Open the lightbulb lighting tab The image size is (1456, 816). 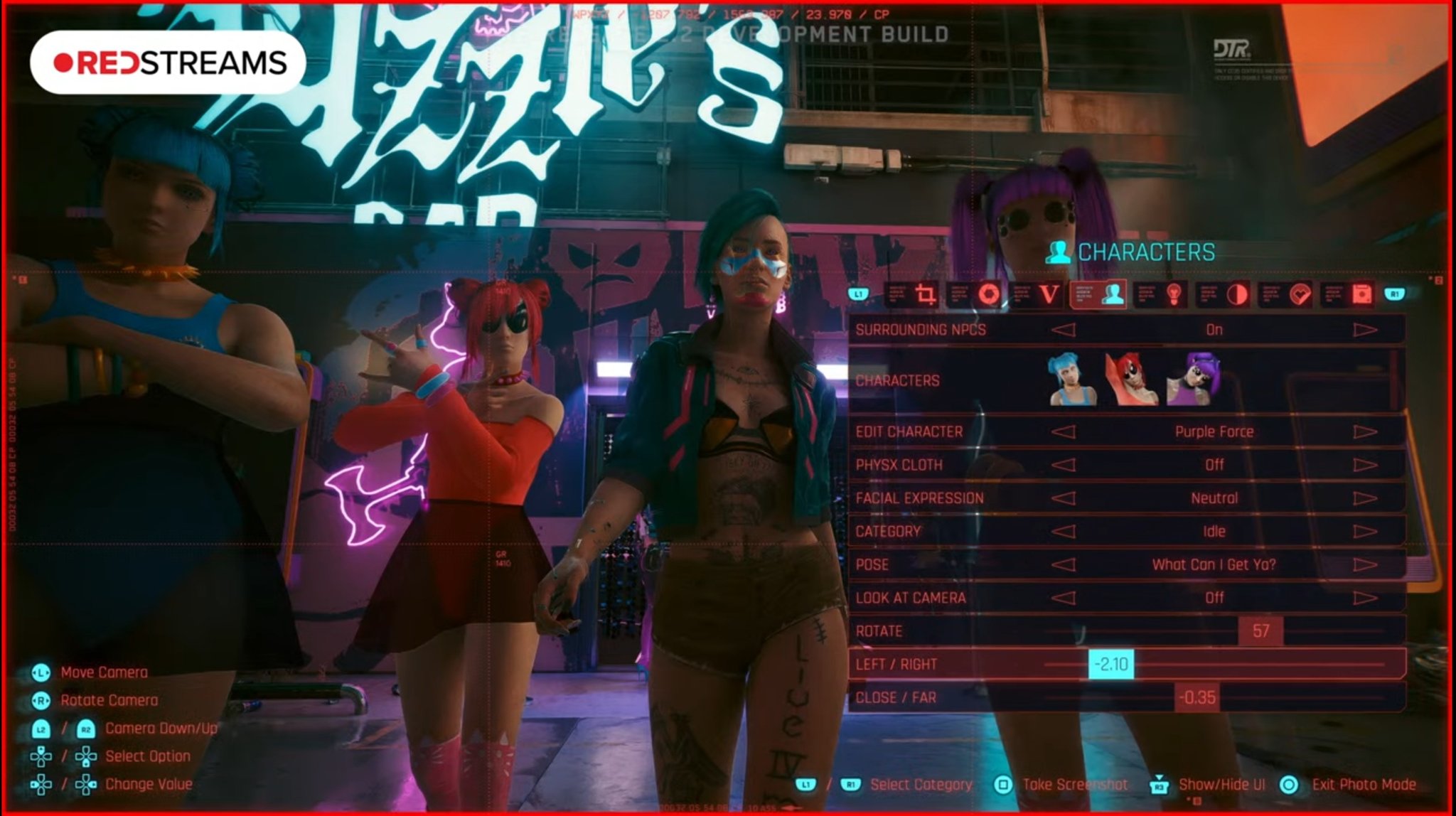pos(1174,294)
